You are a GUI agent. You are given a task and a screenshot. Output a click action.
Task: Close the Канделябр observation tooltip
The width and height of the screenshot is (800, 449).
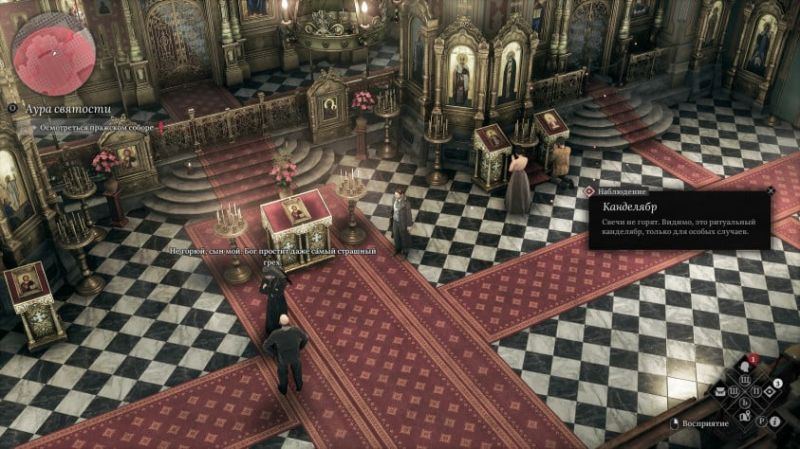click(x=770, y=190)
